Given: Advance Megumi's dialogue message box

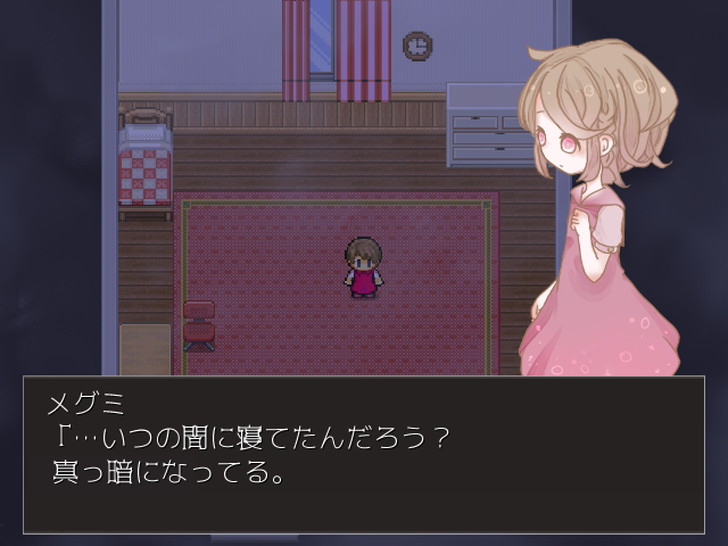Looking at the screenshot, I should (x=363, y=455).
